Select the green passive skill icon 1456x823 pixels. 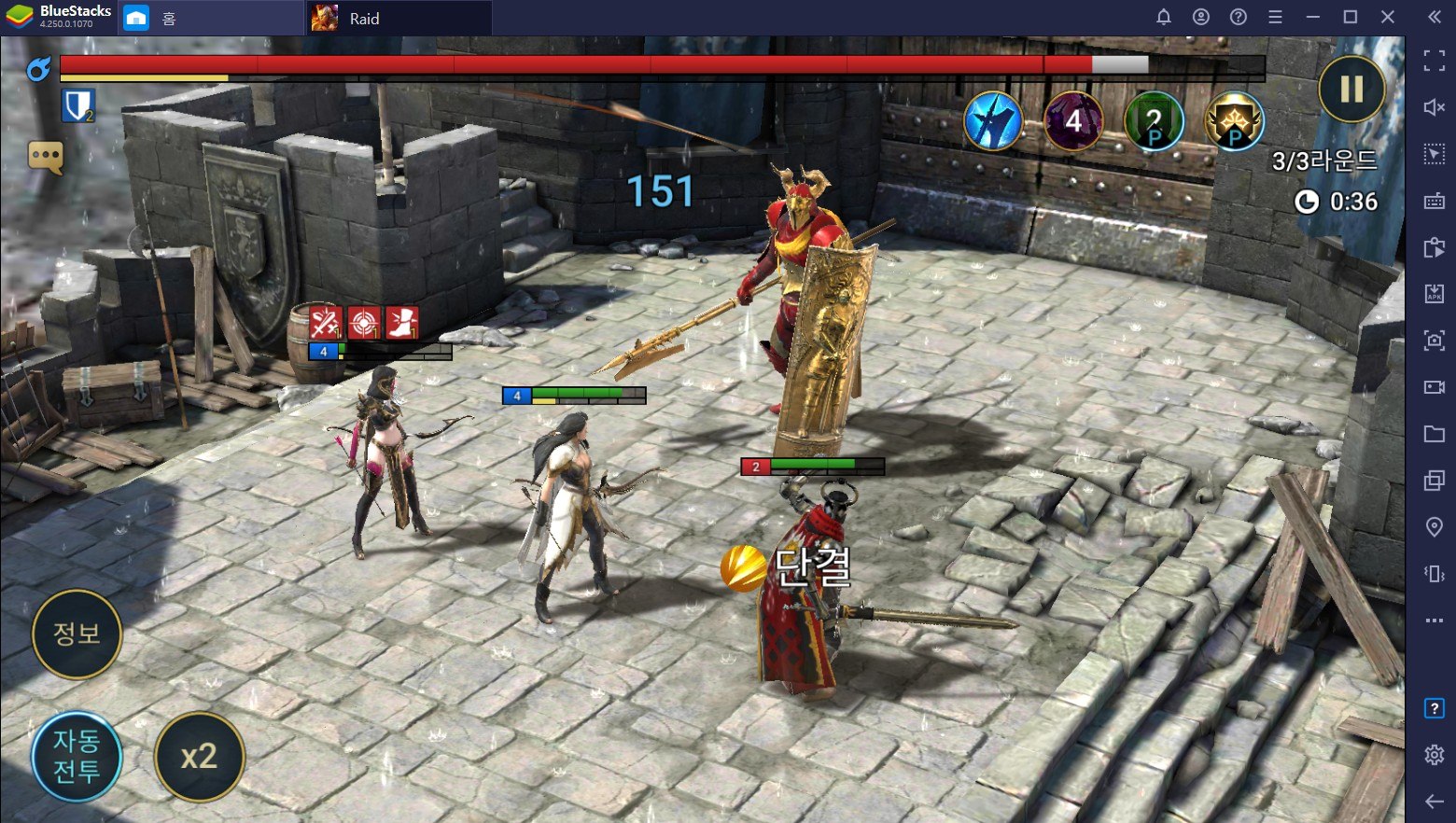click(x=1154, y=122)
